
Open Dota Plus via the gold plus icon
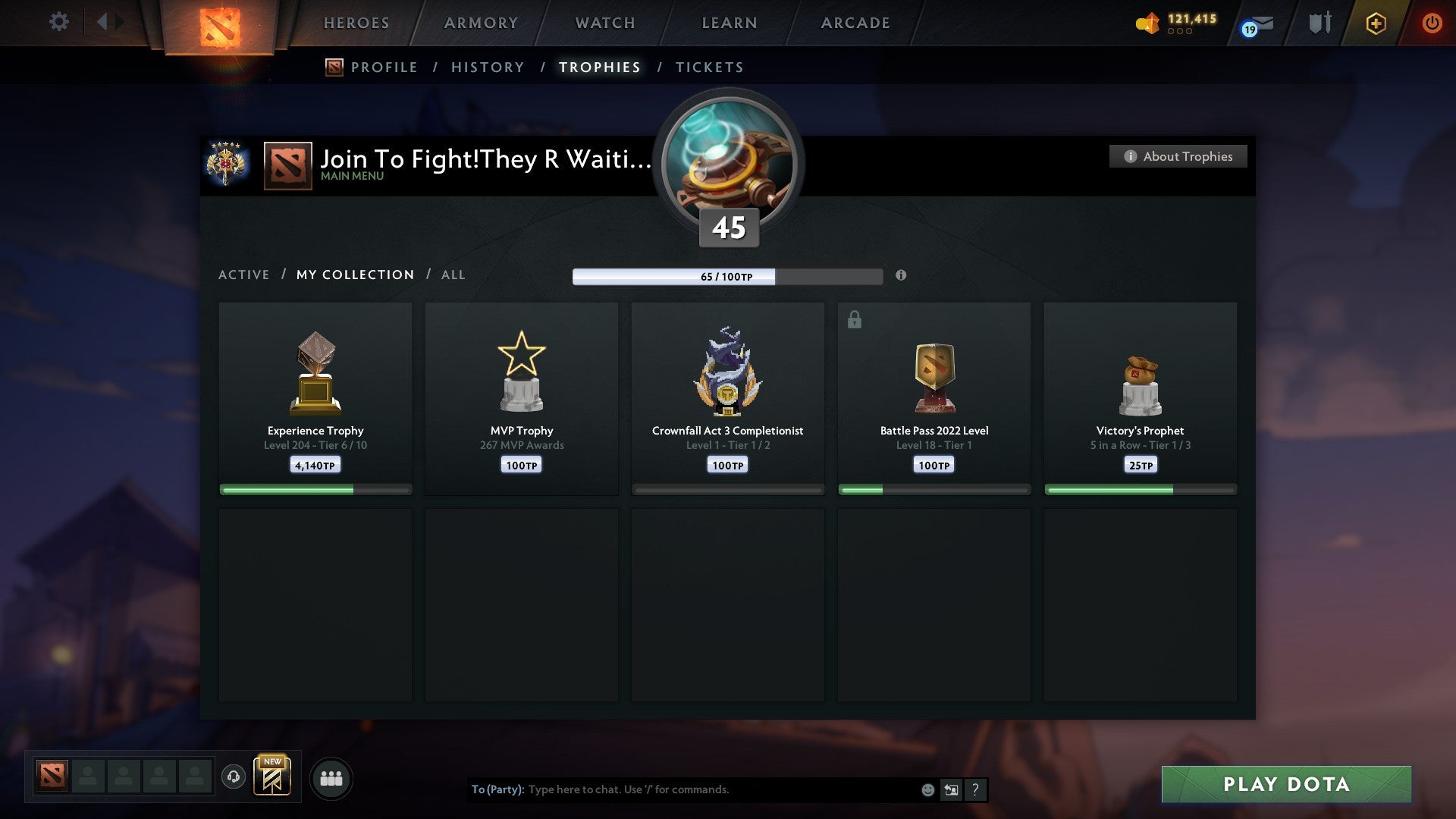(x=1375, y=23)
